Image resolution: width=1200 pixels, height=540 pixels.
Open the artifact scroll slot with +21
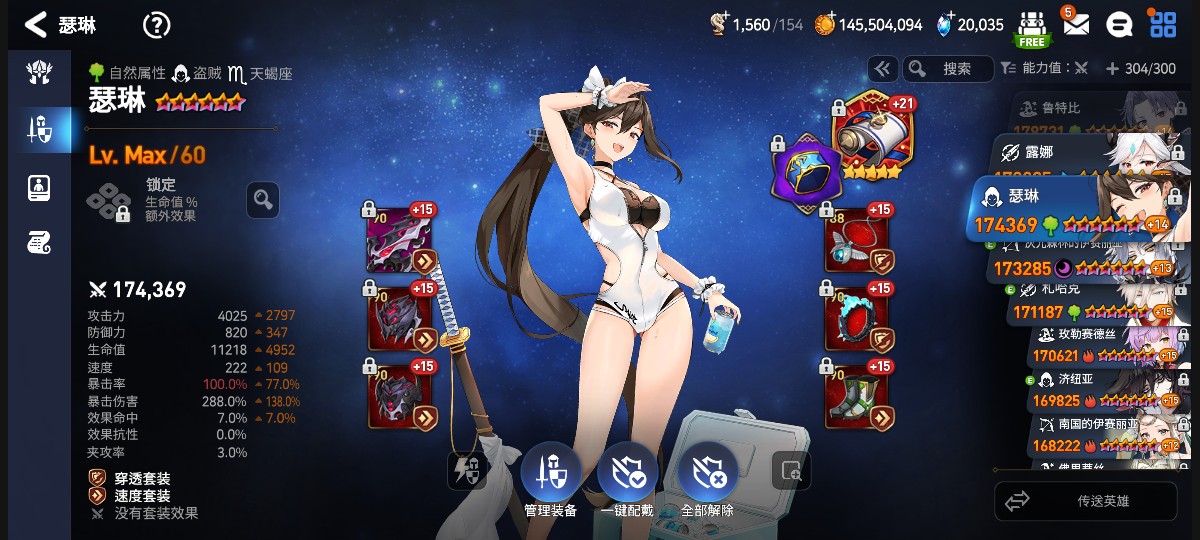click(868, 140)
